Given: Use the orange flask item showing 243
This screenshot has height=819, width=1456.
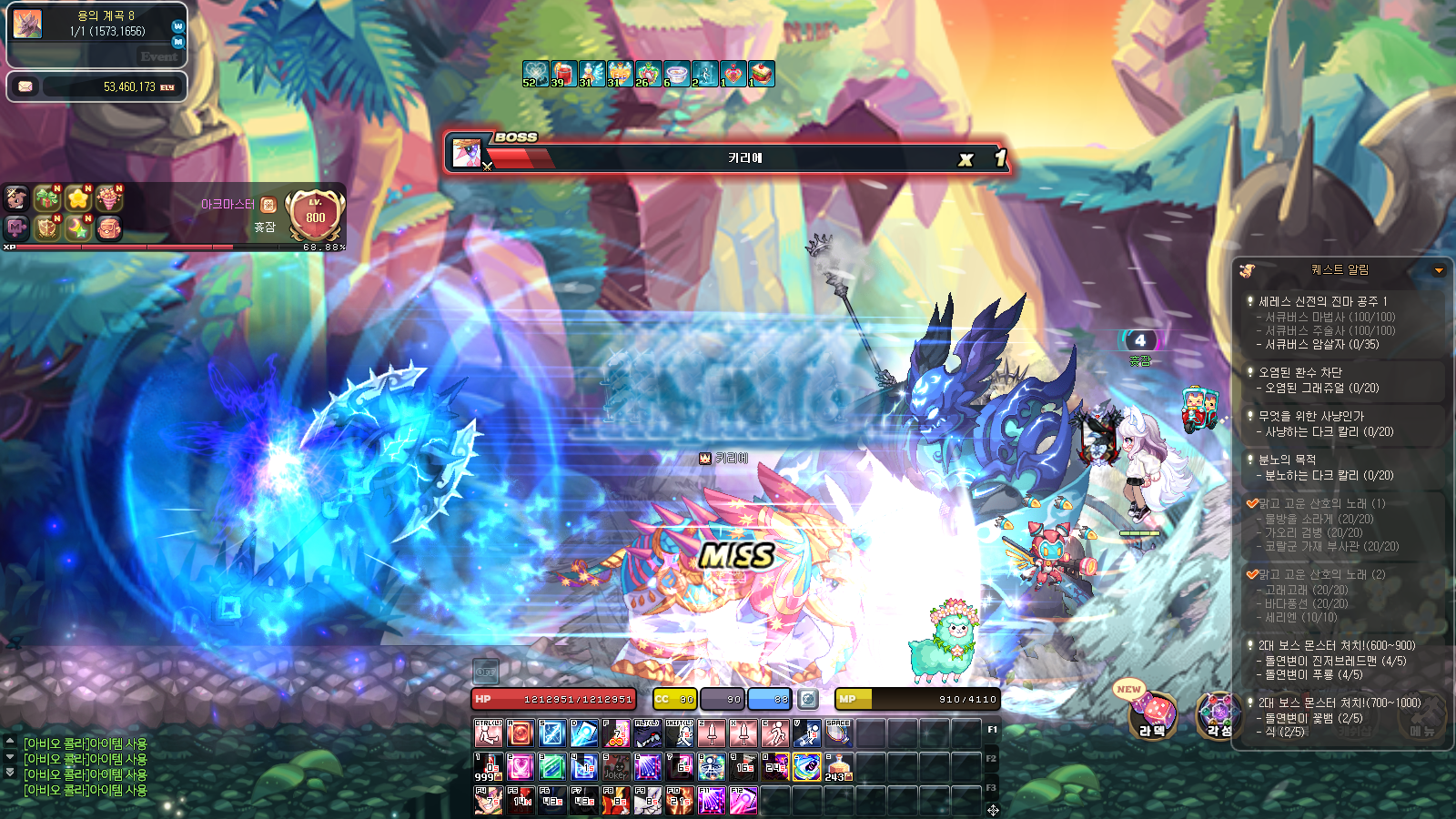Looking at the screenshot, I should (838, 766).
